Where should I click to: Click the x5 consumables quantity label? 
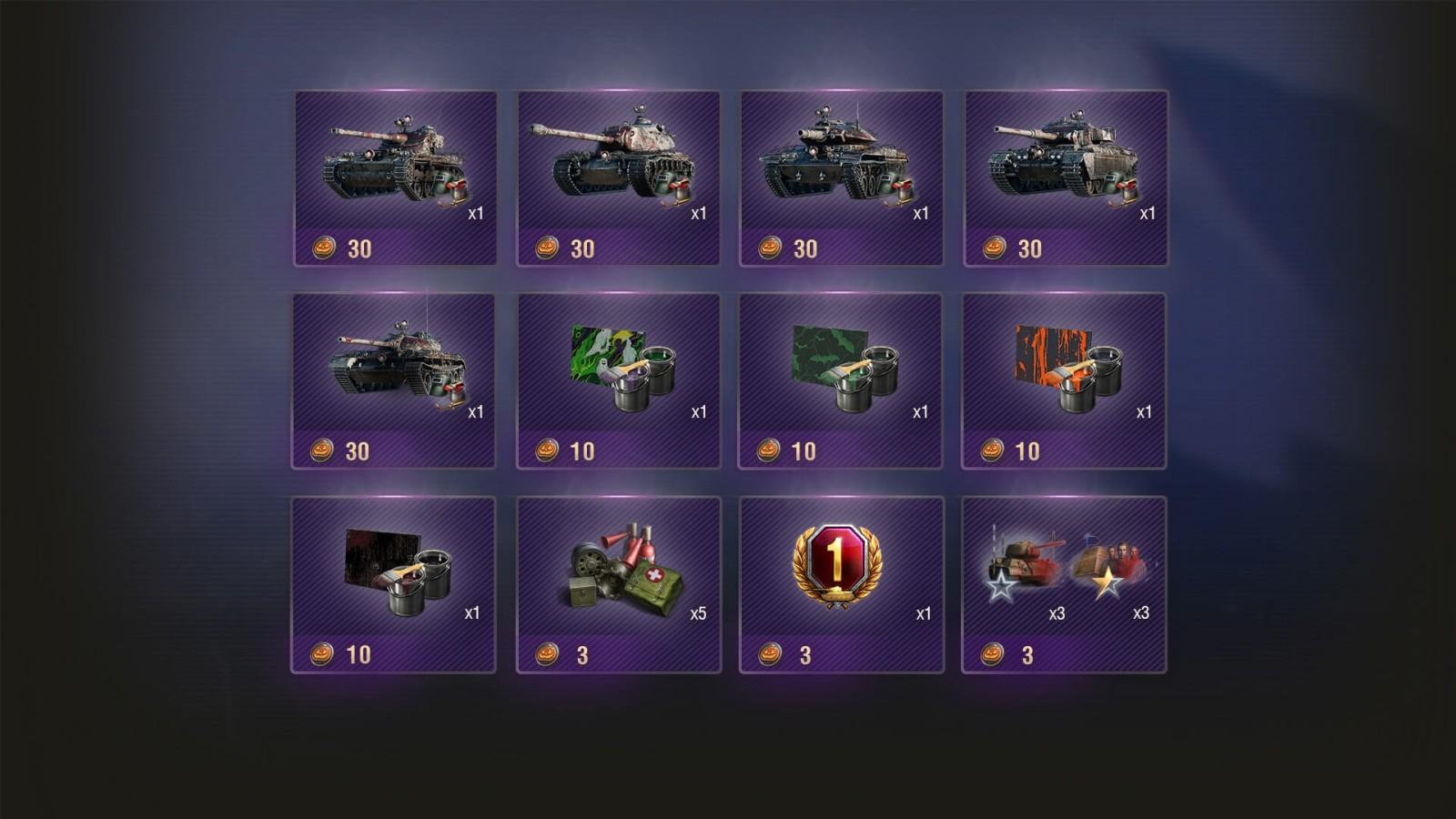tap(699, 615)
